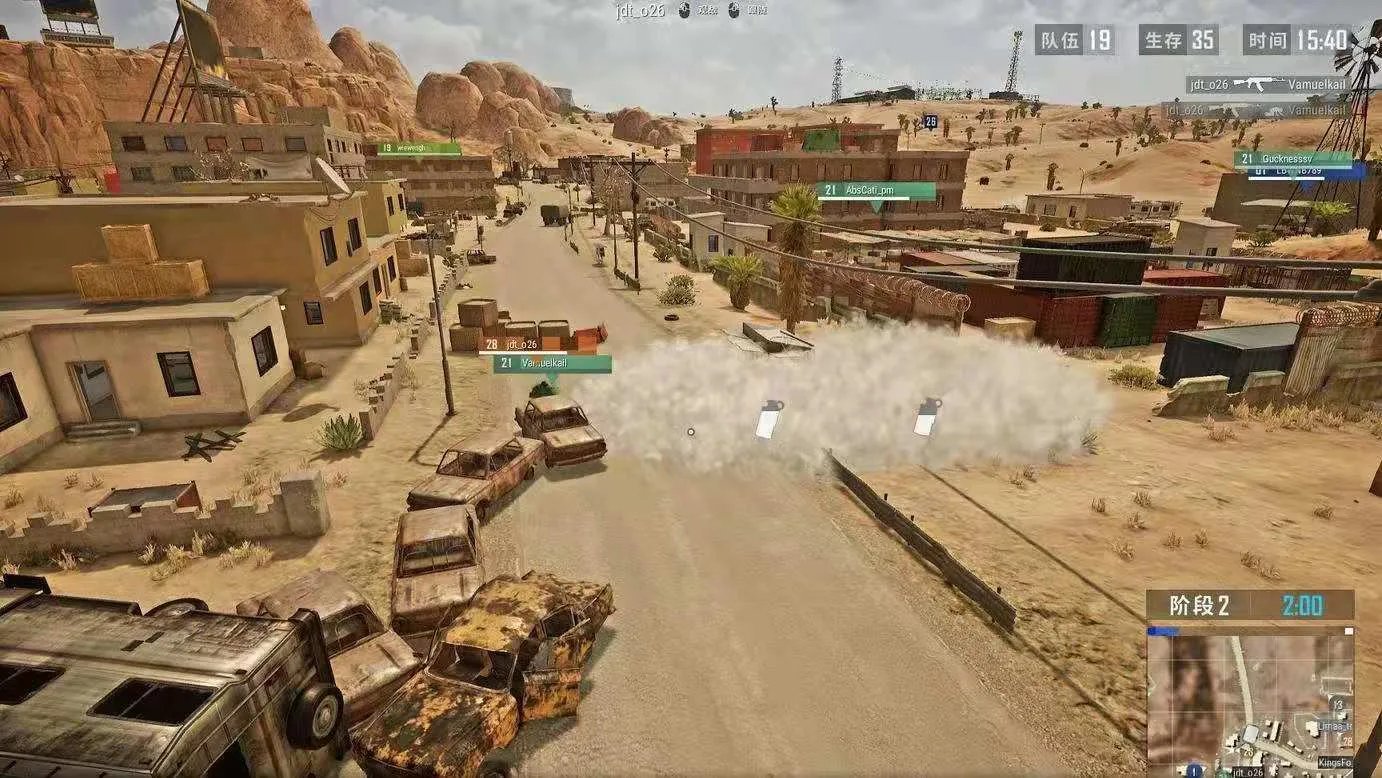The height and width of the screenshot is (778, 1382).
Task: Click the KingsFo label on the minimap
Action: (1333, 763)
